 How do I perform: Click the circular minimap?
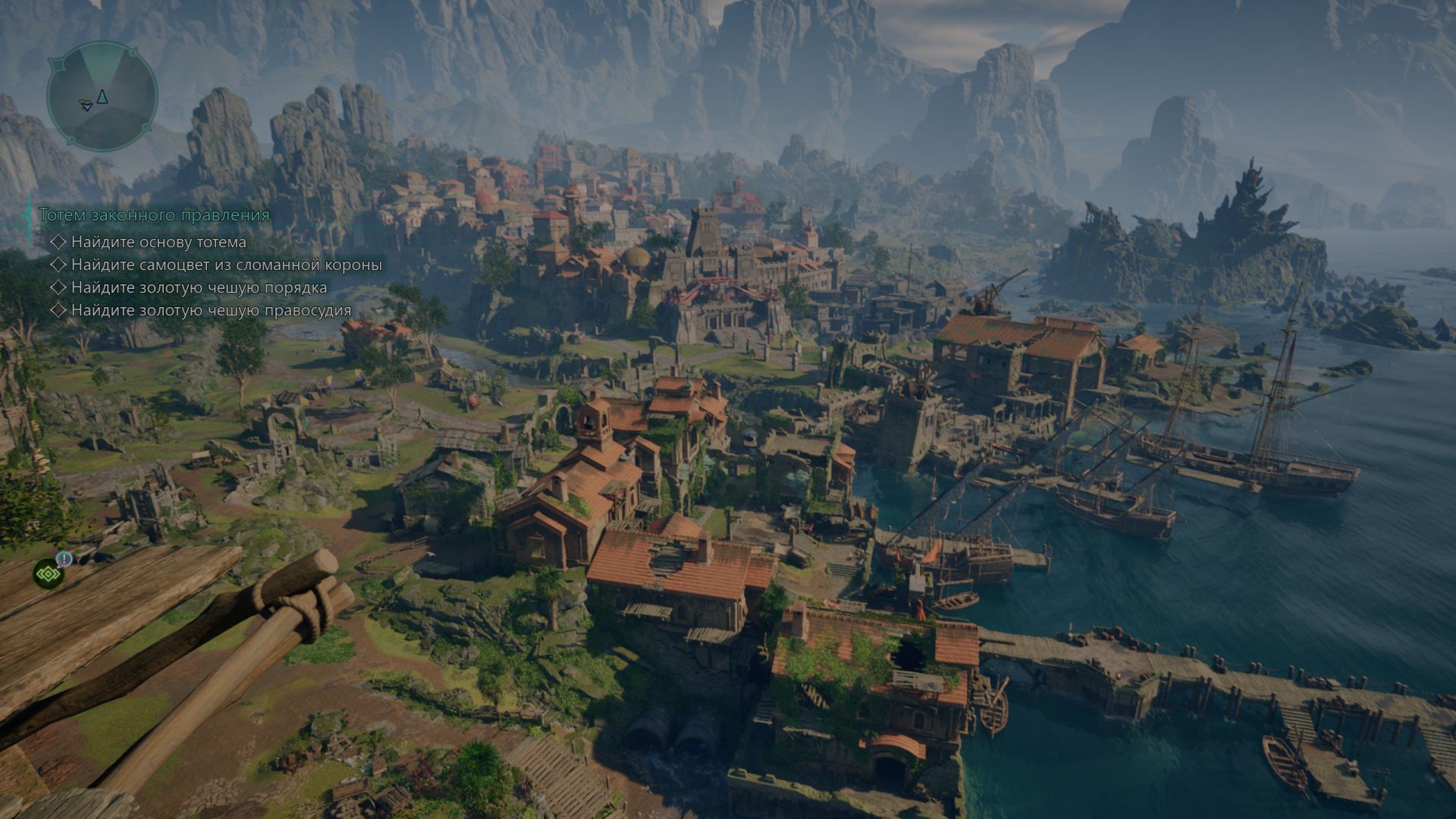click(x=102, y=96)
